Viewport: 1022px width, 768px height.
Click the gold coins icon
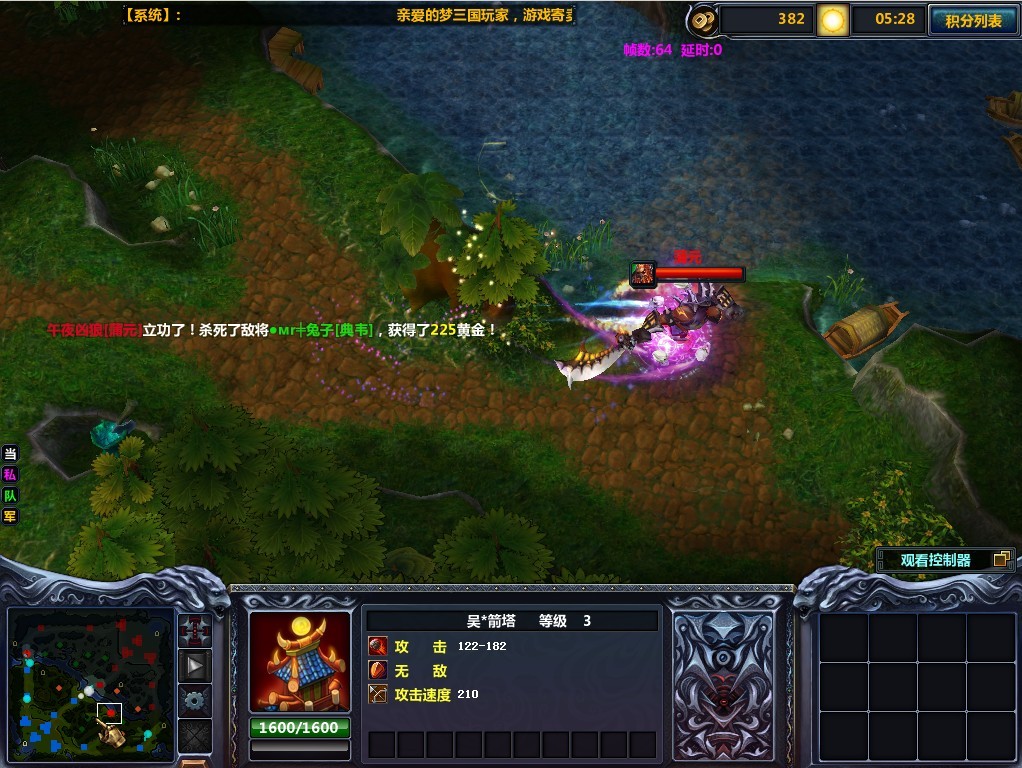[703, 19]
